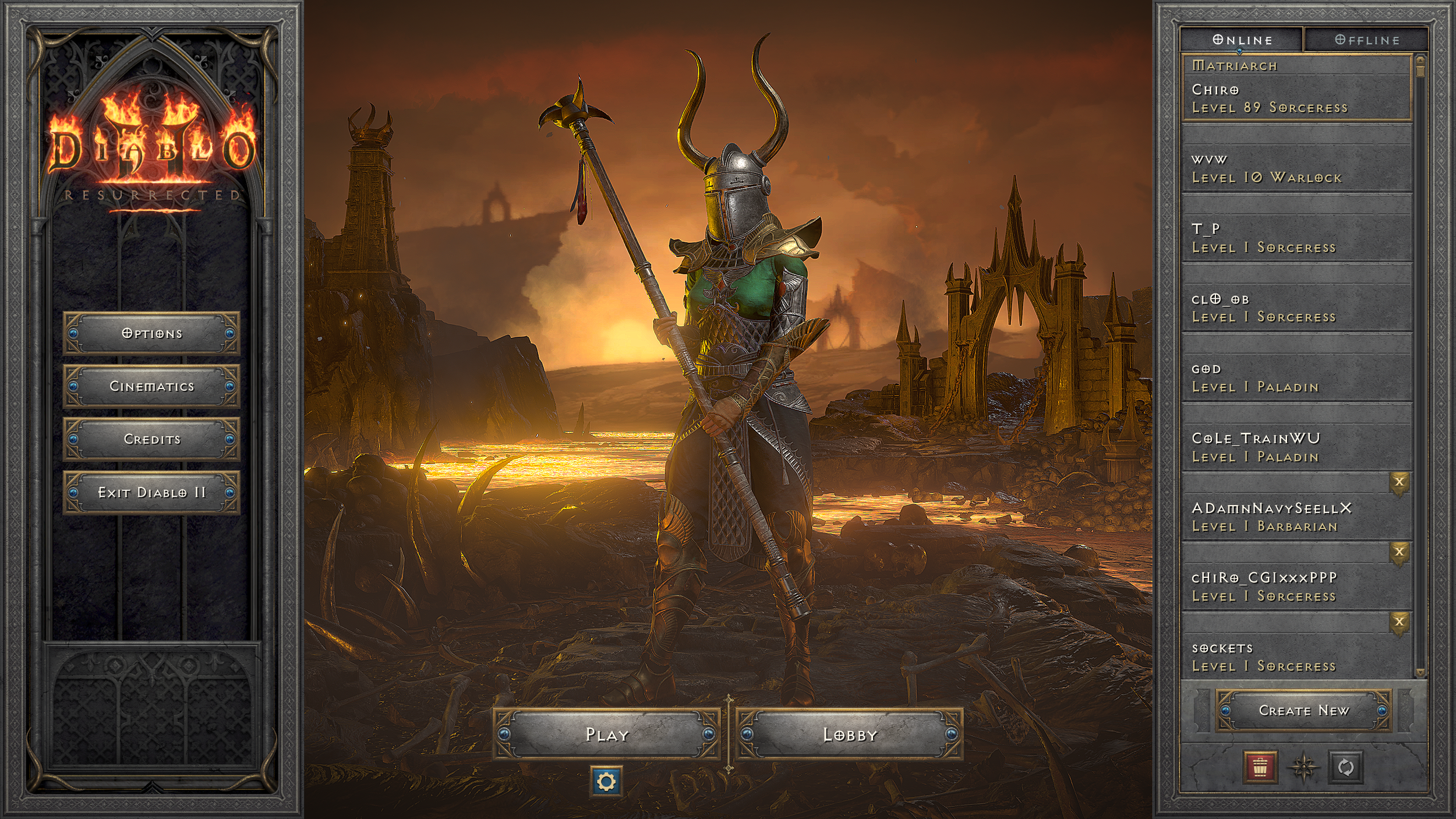Open the Options menu
Viewport: 1456px width, 819px height.
(151, 333)
